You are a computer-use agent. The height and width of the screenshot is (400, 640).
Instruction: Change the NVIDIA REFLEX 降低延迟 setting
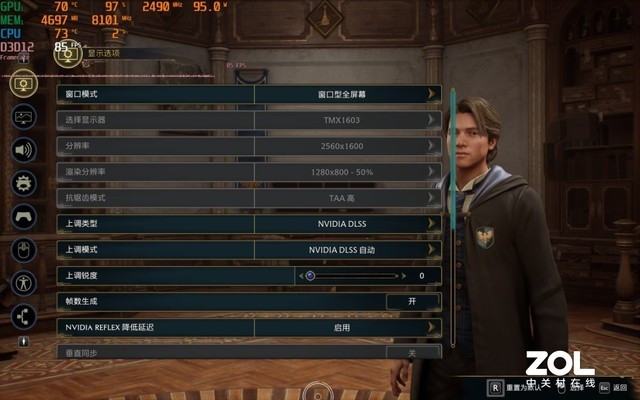[x=340, y=327]
